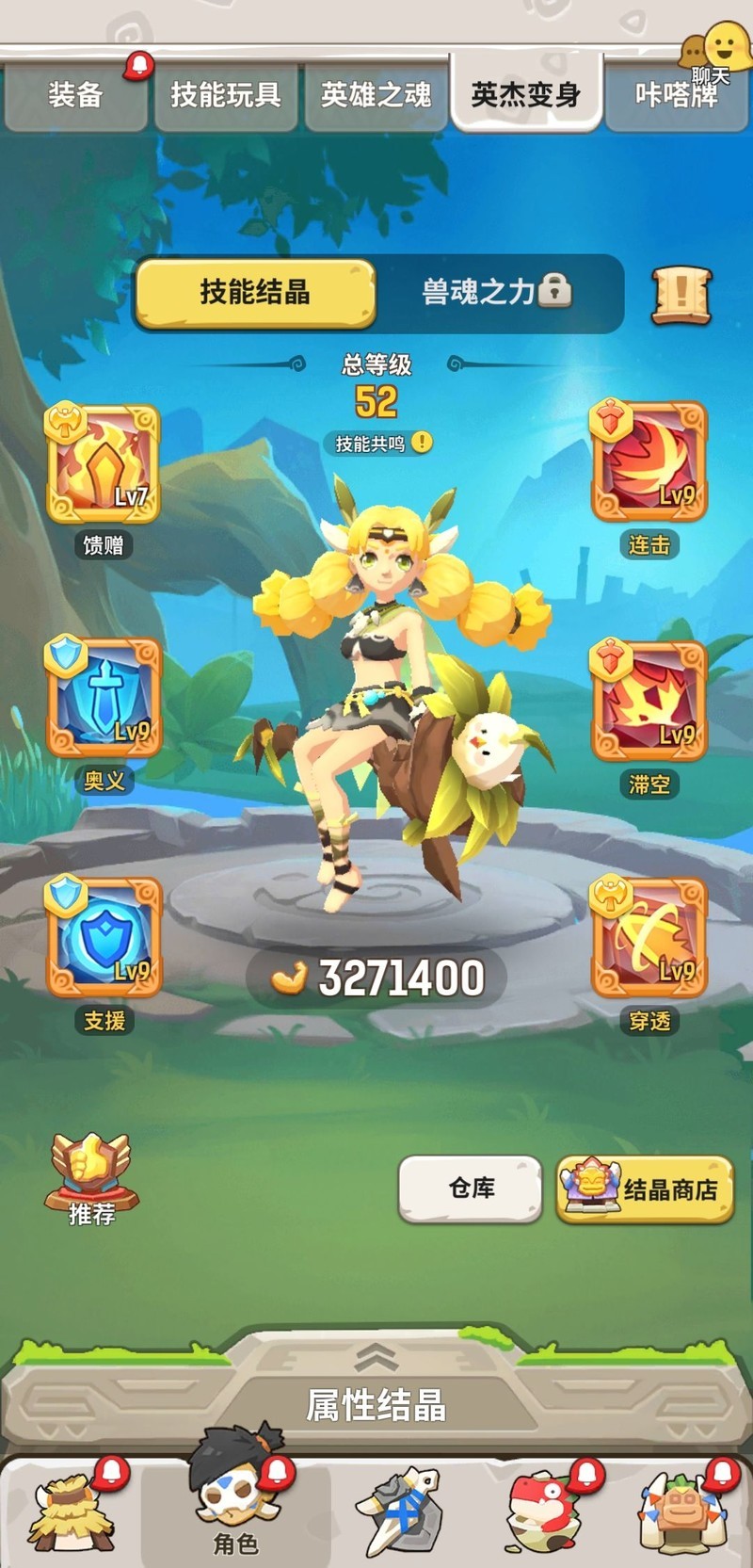Select the 连击 crystal slot
The height and width of the screenshot is (1568, 753).
click(649, 462)
